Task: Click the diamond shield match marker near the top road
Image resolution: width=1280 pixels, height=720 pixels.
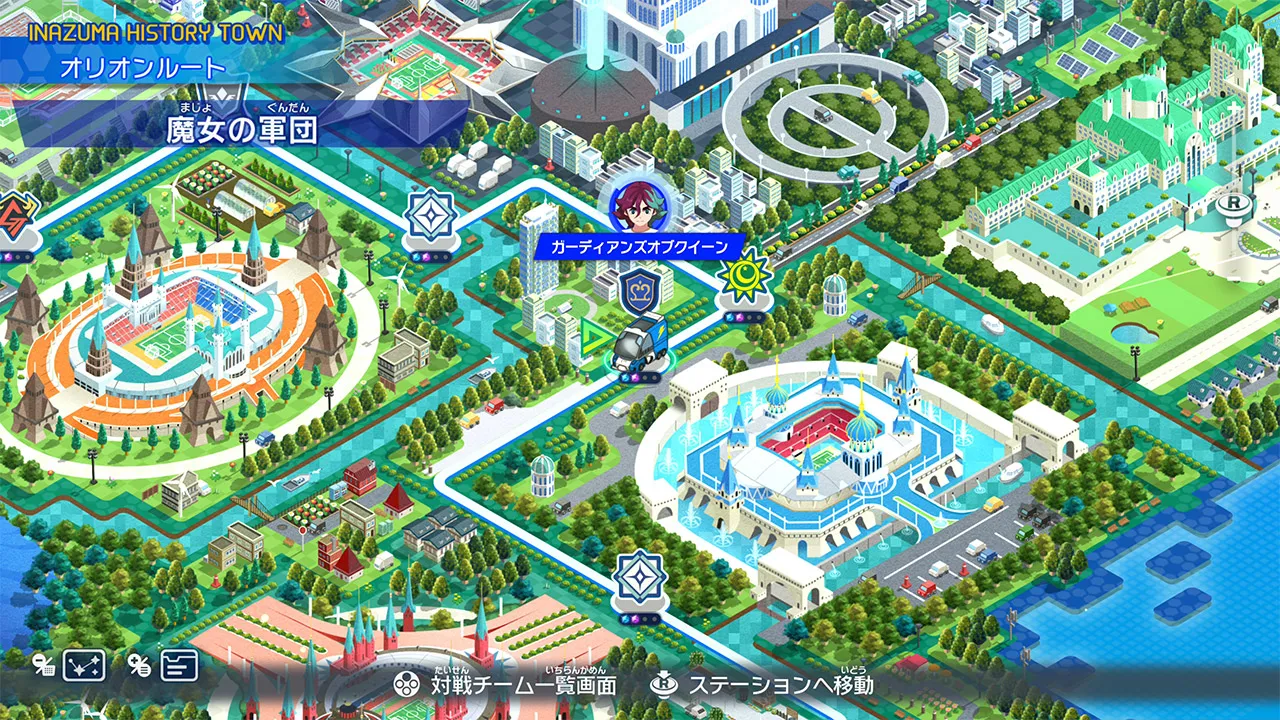Action: pos(432,217)
